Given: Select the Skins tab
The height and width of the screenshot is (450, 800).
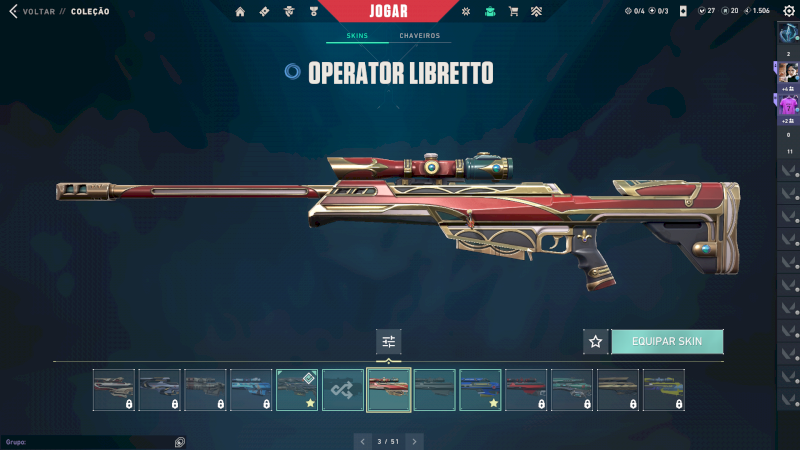Looking at the screenshot, I should pos(357,36).
